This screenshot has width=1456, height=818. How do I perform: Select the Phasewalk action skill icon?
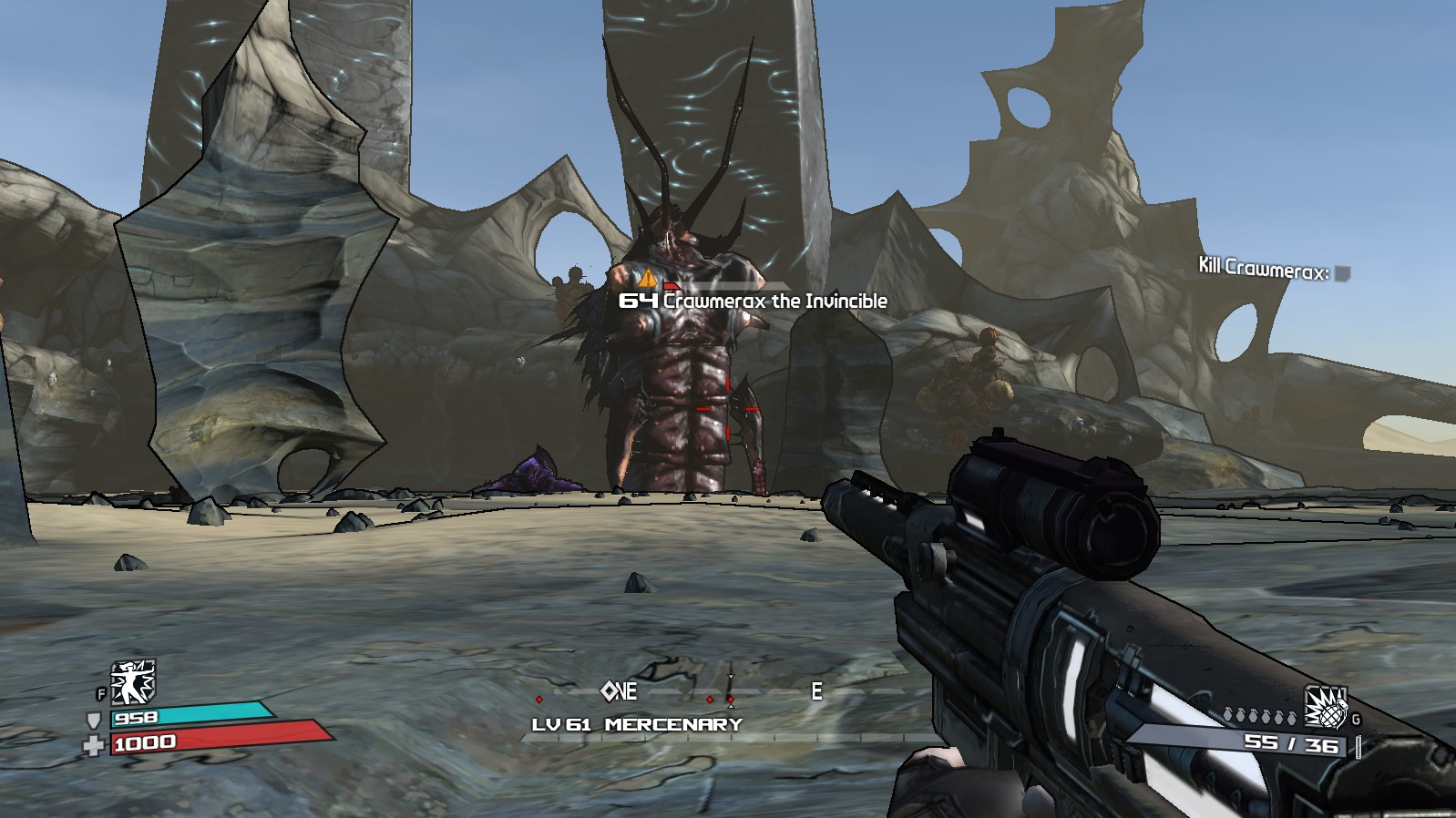pos(131,682)
